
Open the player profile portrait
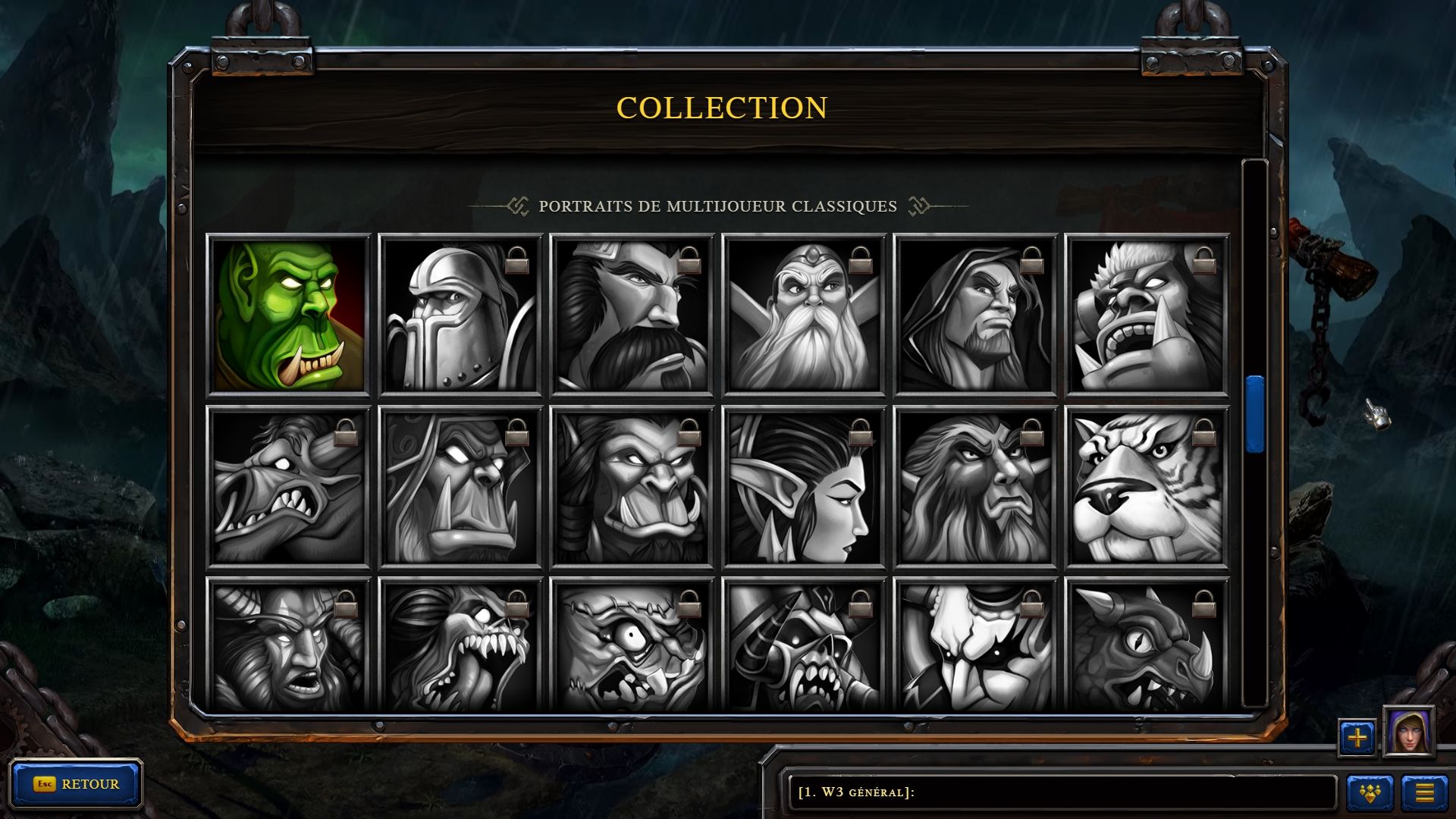[x=1408, y=732]
